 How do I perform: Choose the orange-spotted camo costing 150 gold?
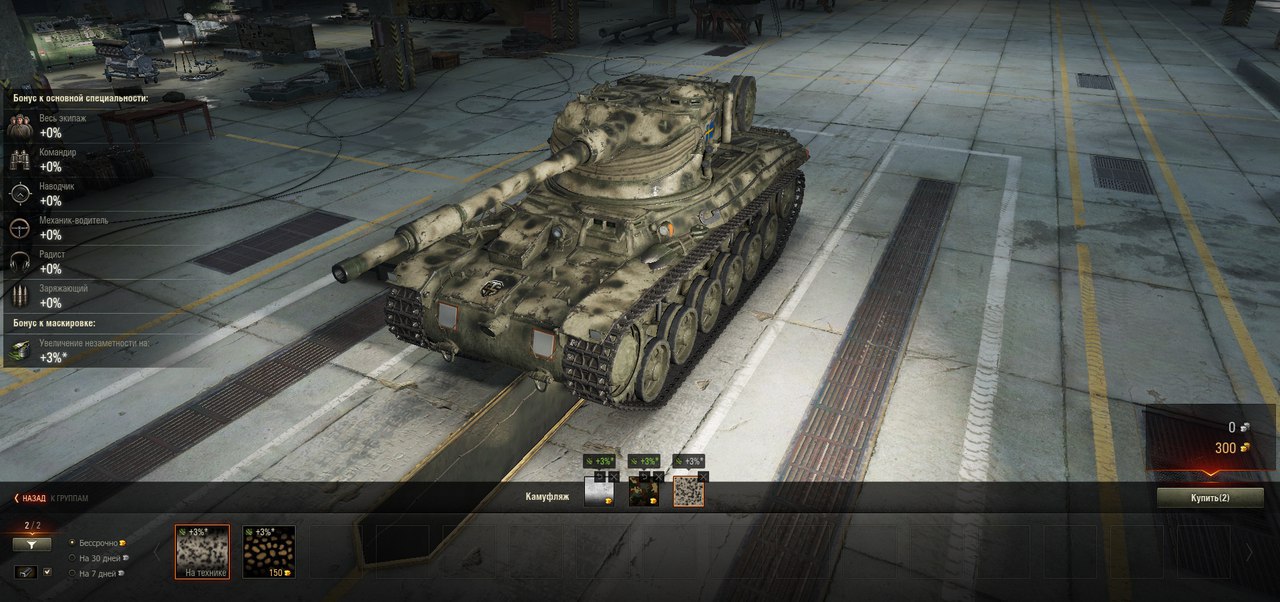pos(268,551)
